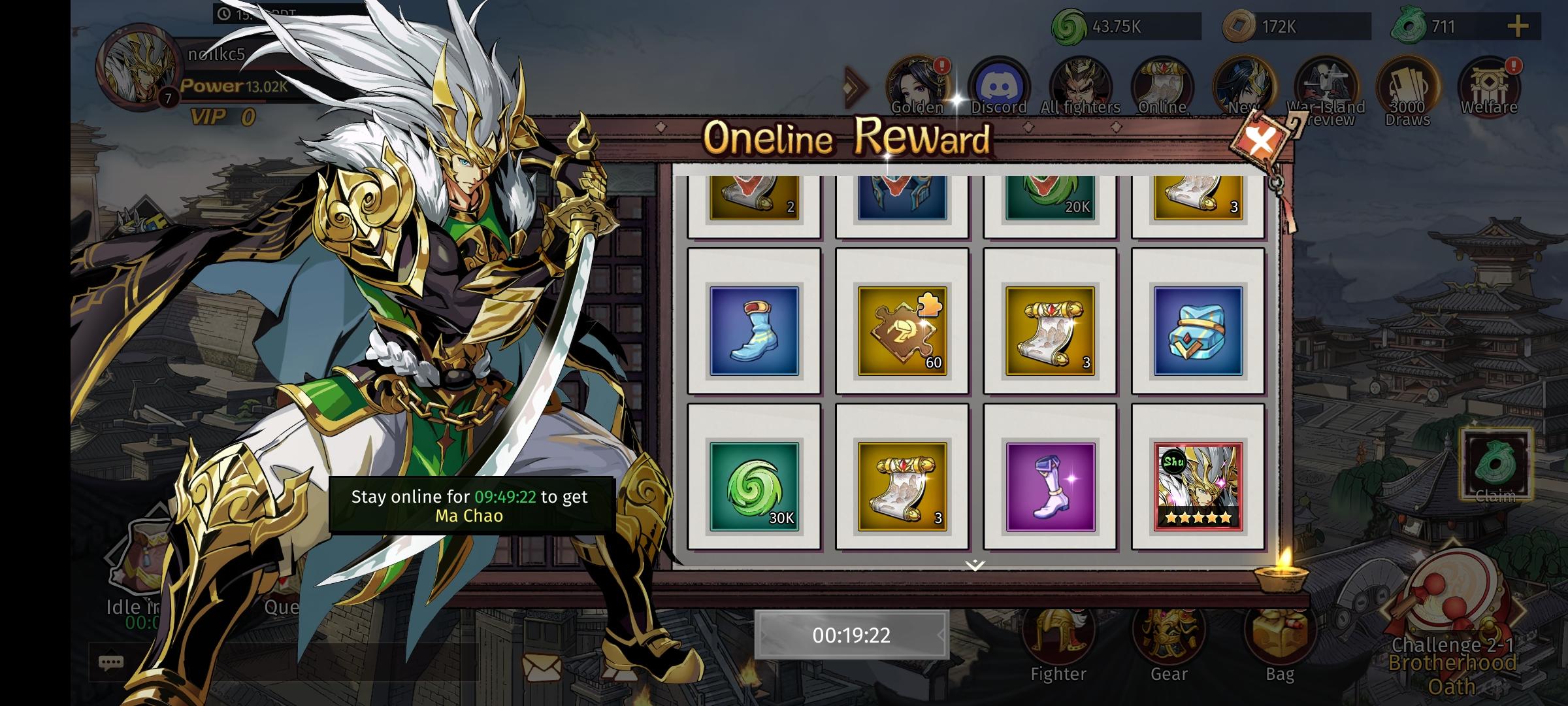The width and height of the screenshot is (1568, 706).
Task: Open the 3000 Draws feature
Action: coord(1408,84)
